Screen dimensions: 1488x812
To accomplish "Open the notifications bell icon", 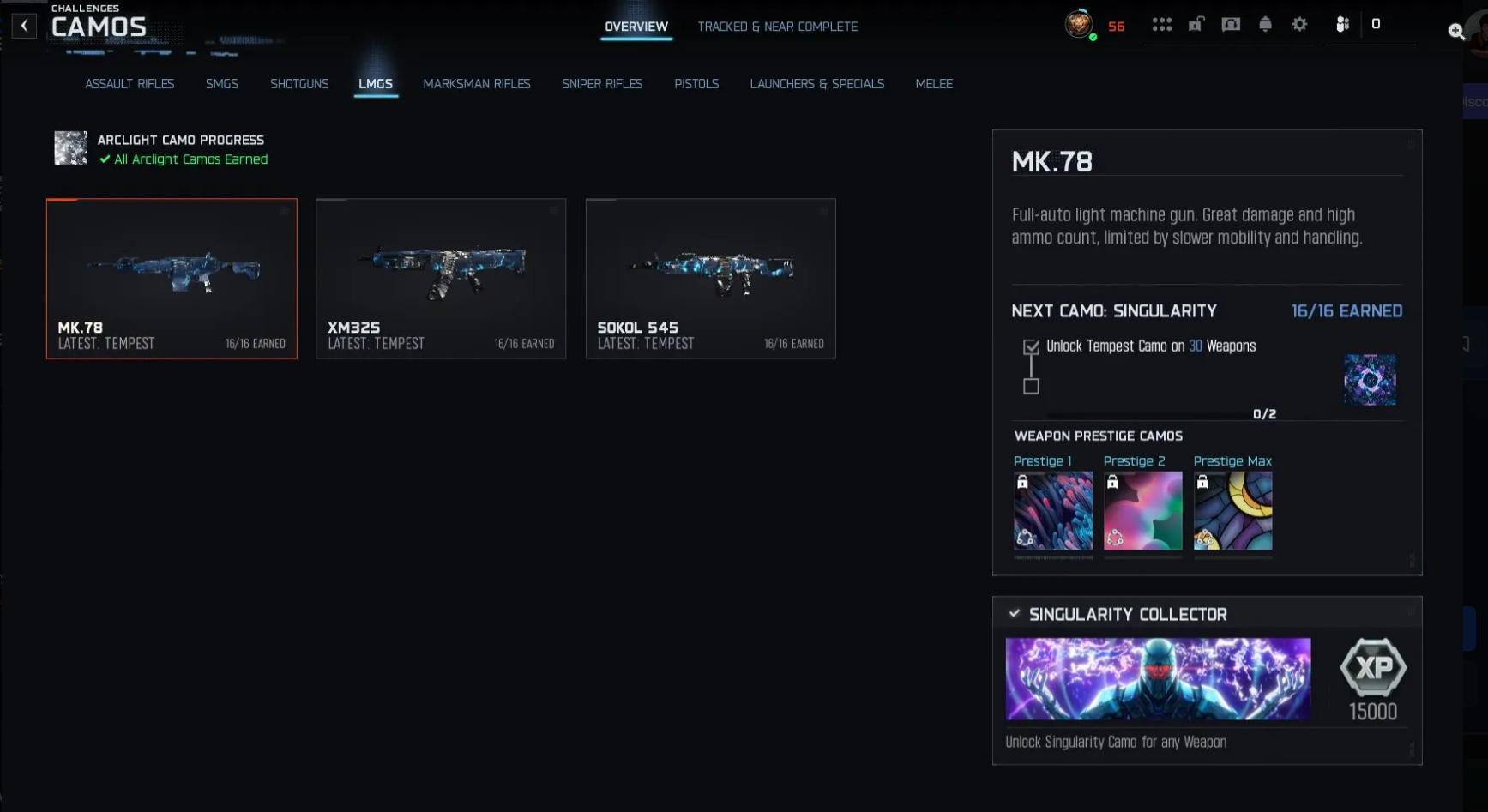I will pos(1265,25).
